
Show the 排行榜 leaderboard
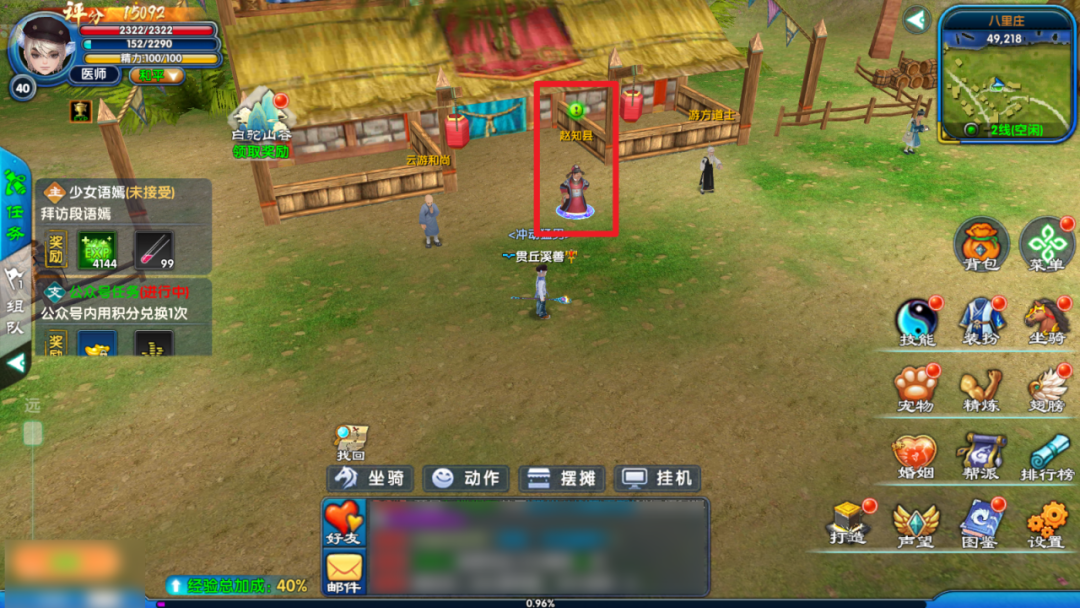[x=1046, y=455]
